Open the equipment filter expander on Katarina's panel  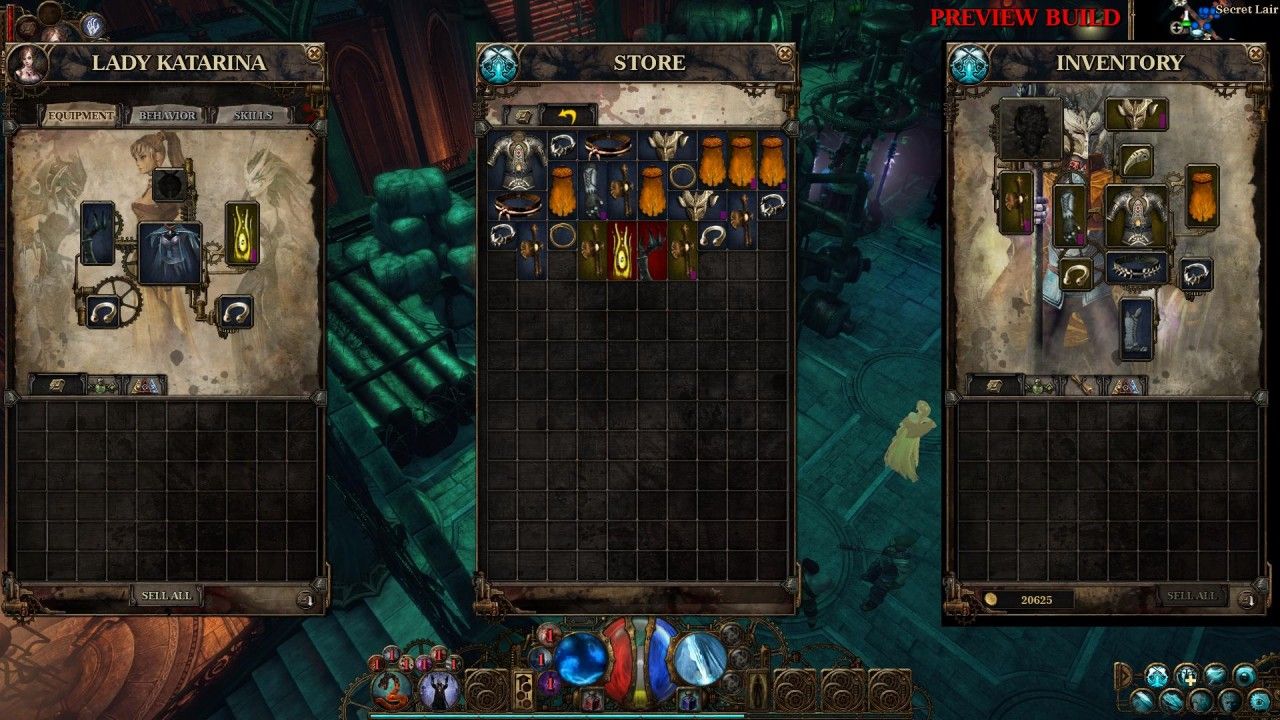pos(55,382)
